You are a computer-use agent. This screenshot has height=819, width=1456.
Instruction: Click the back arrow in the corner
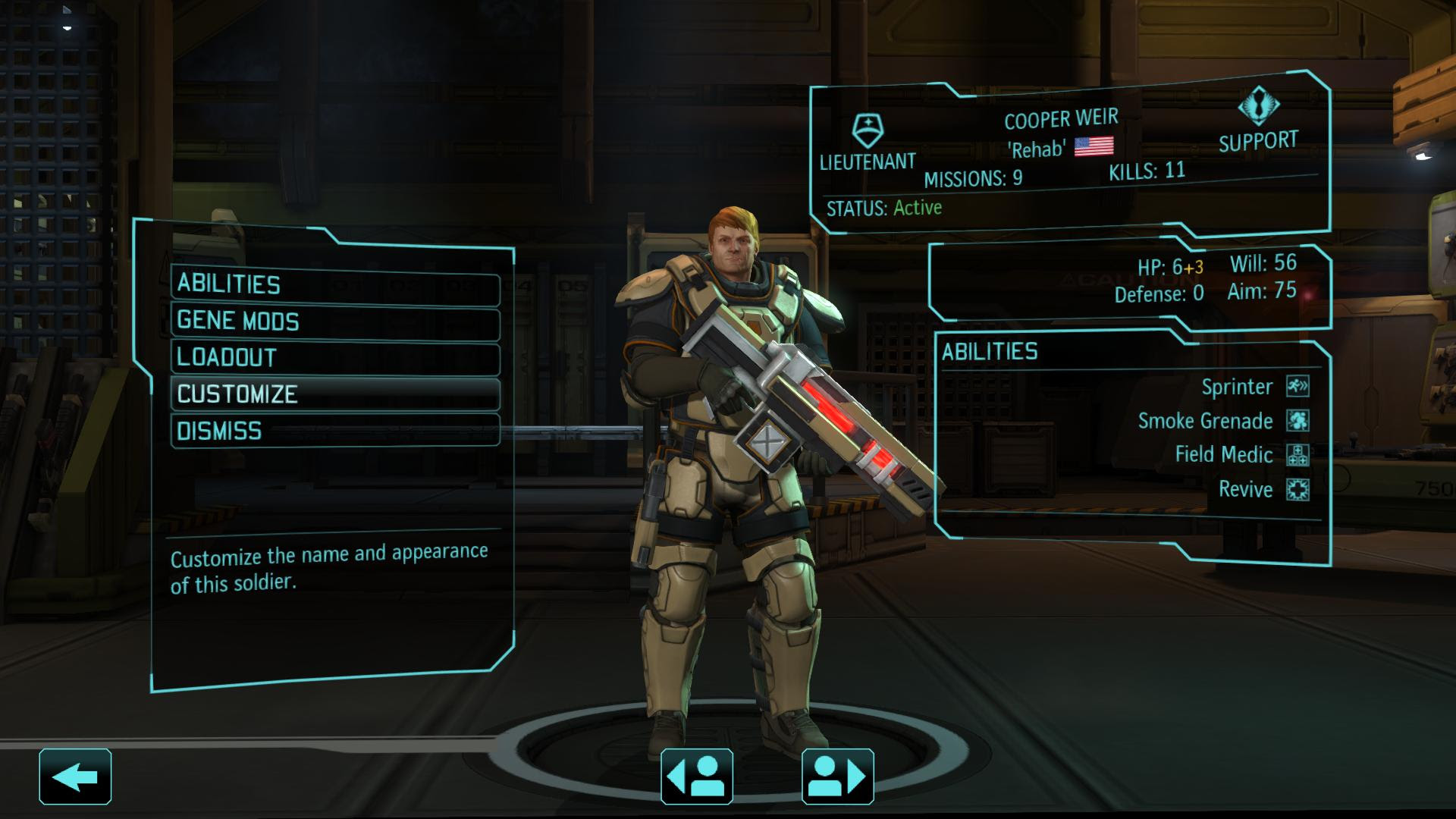point(75,775)
